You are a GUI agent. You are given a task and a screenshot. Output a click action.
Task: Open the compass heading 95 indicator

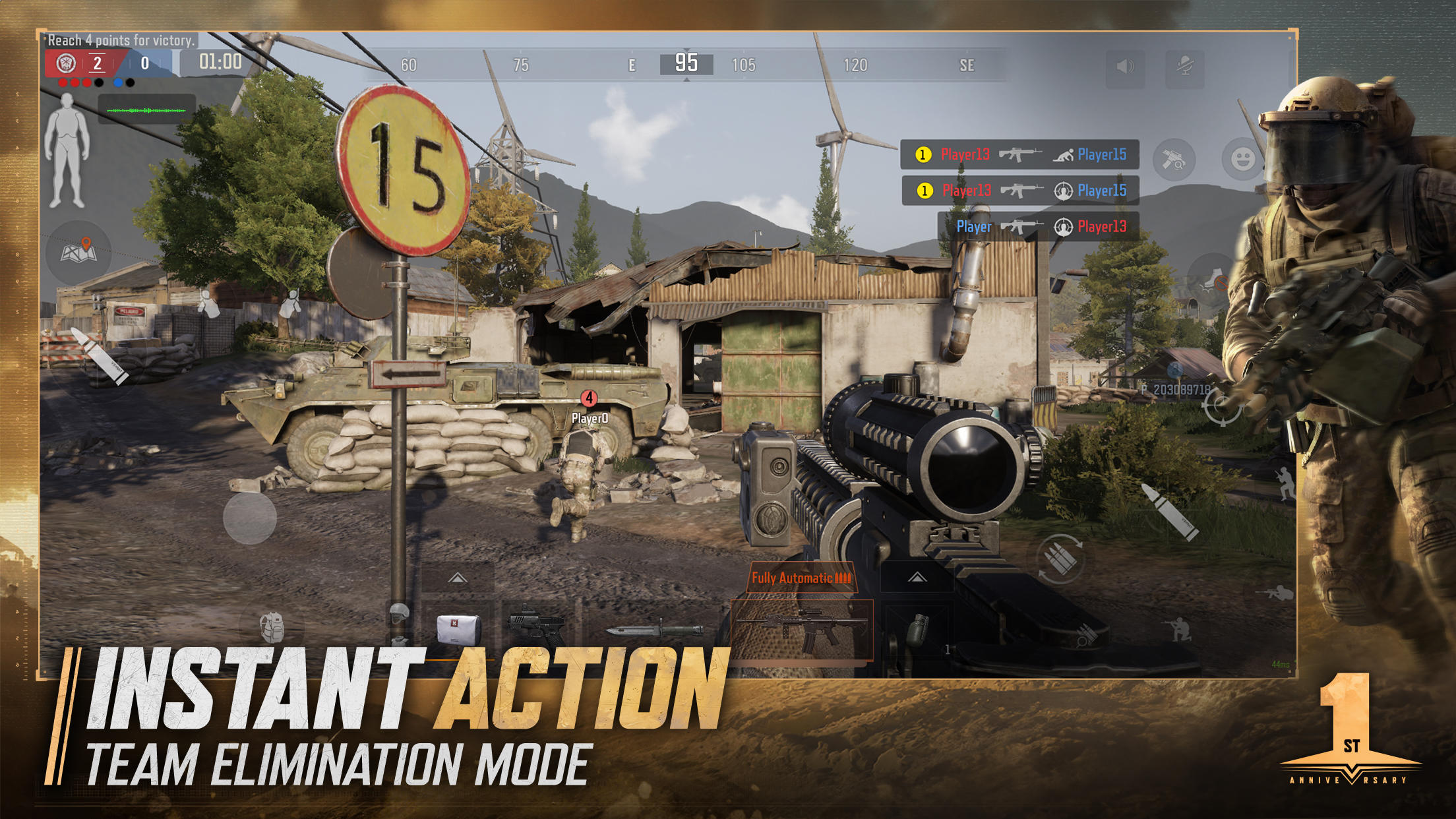pos(686,64)
